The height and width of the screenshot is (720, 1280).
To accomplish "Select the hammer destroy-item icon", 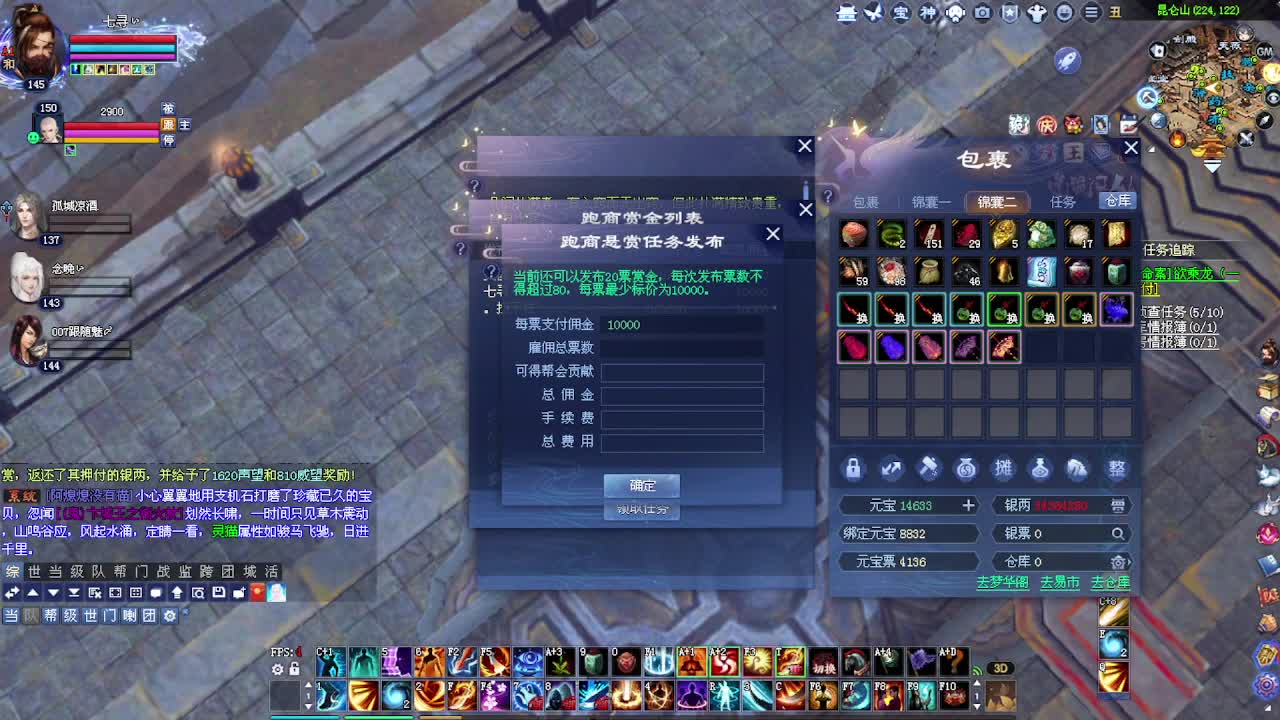I will click(x=928, y=467).
